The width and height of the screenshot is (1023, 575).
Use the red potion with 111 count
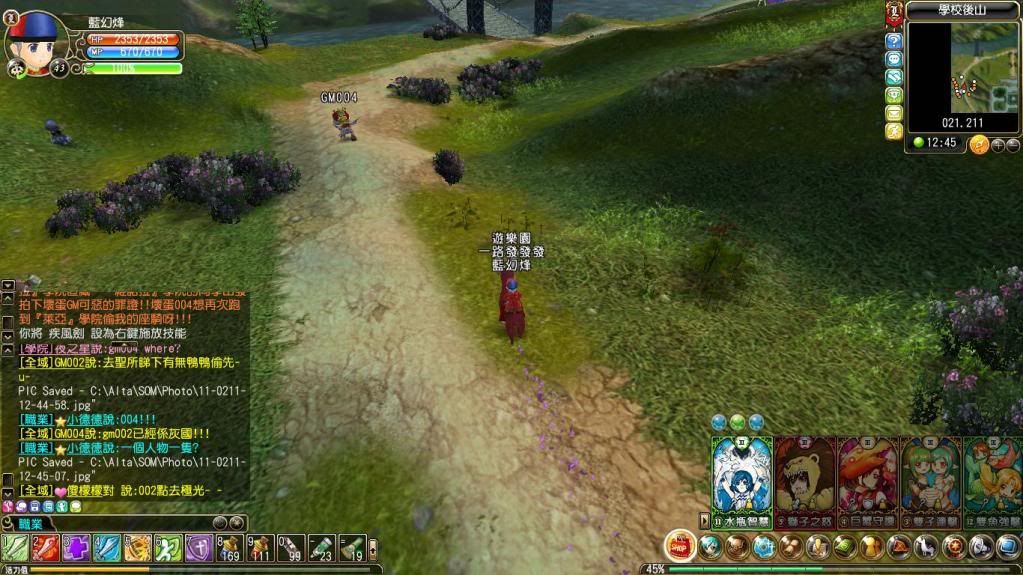pyautogui.click(x=261, y=547)
